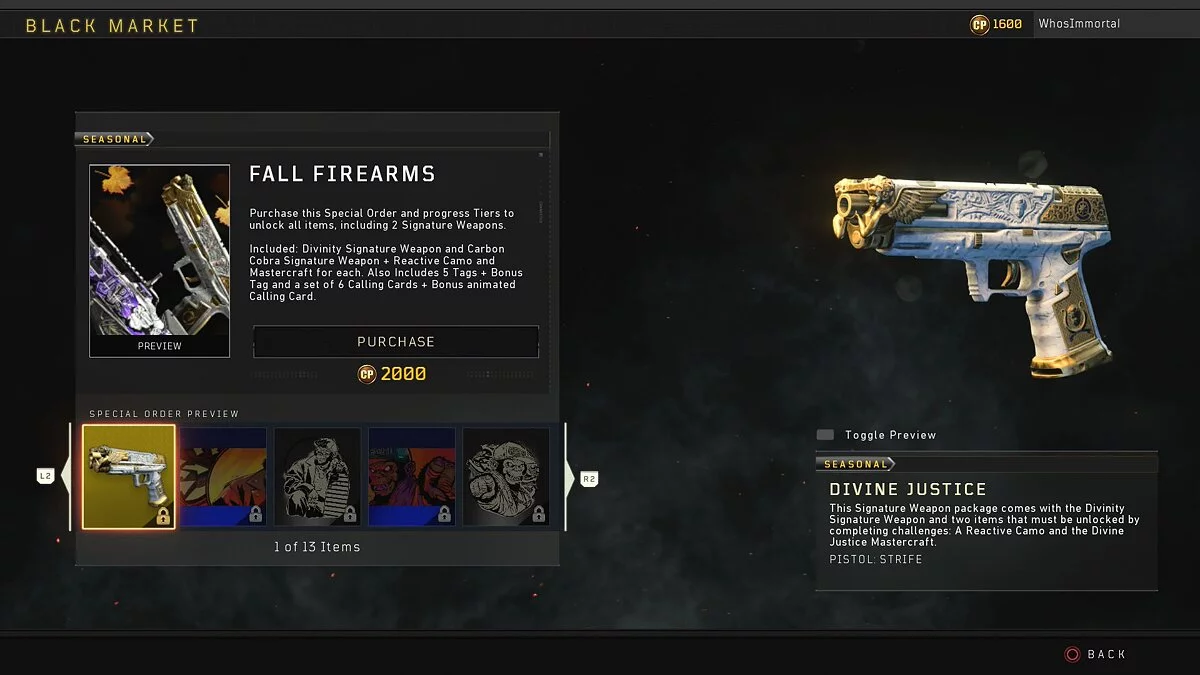Viewport: 1200px width, 675px height.
Task: Choose the ape with cap round tag
Action: pyautogui.click(x=506, y=477)
